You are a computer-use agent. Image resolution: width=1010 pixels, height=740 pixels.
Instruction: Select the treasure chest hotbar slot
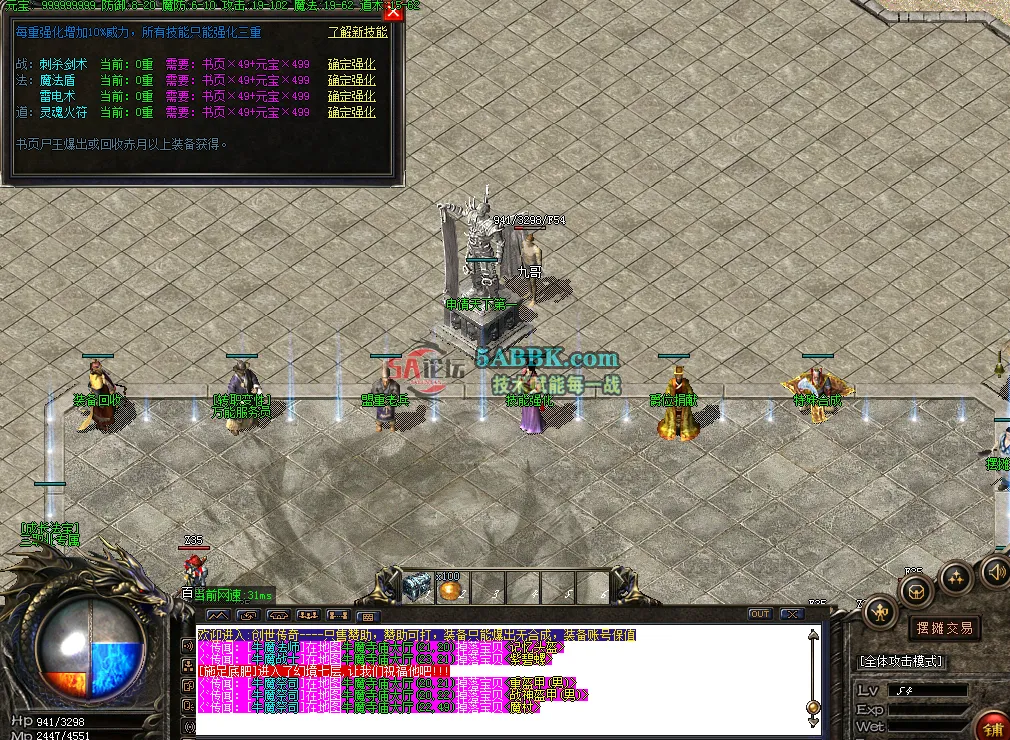(417, 588)
